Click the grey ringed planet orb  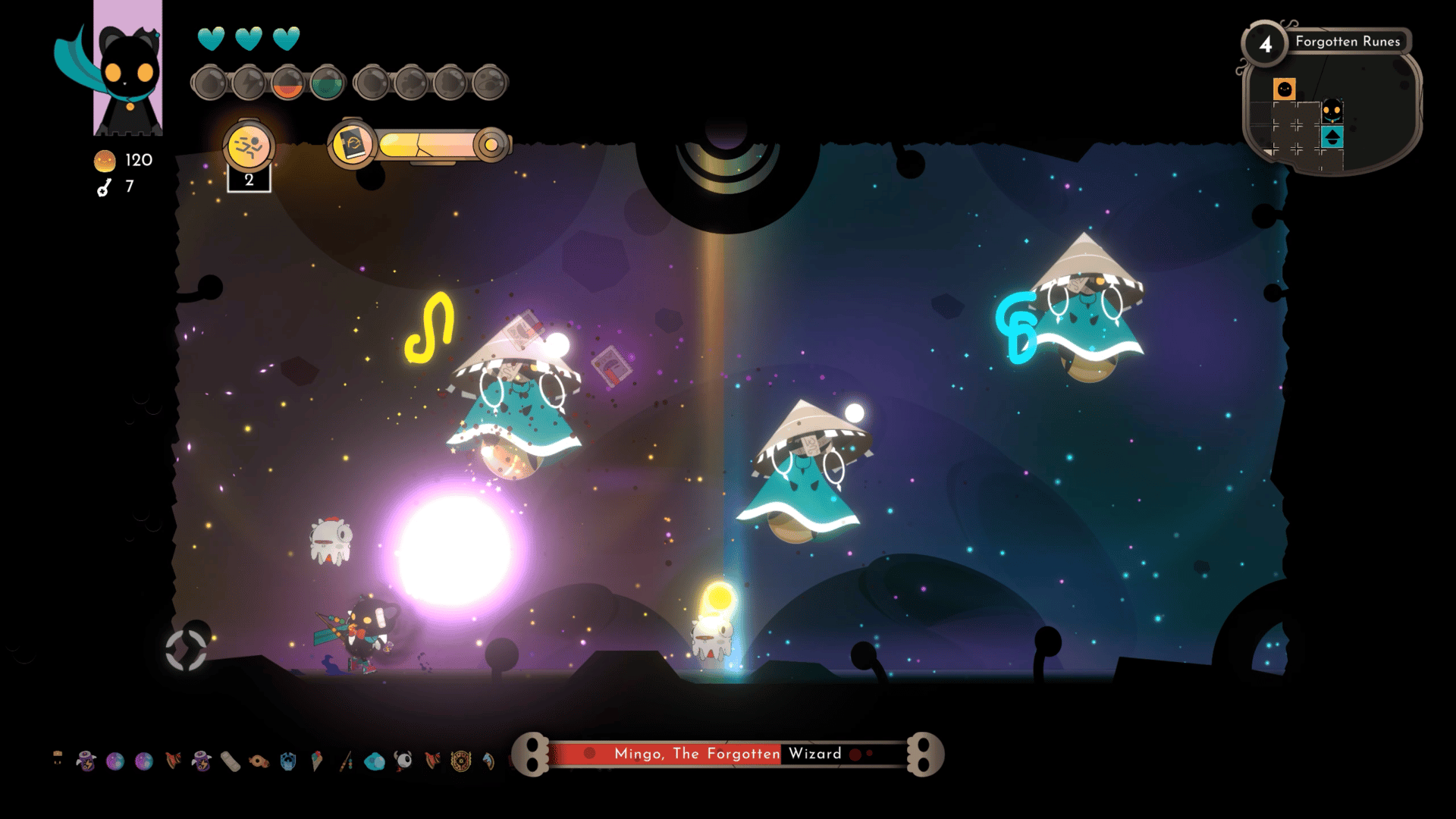click(489, 83)
